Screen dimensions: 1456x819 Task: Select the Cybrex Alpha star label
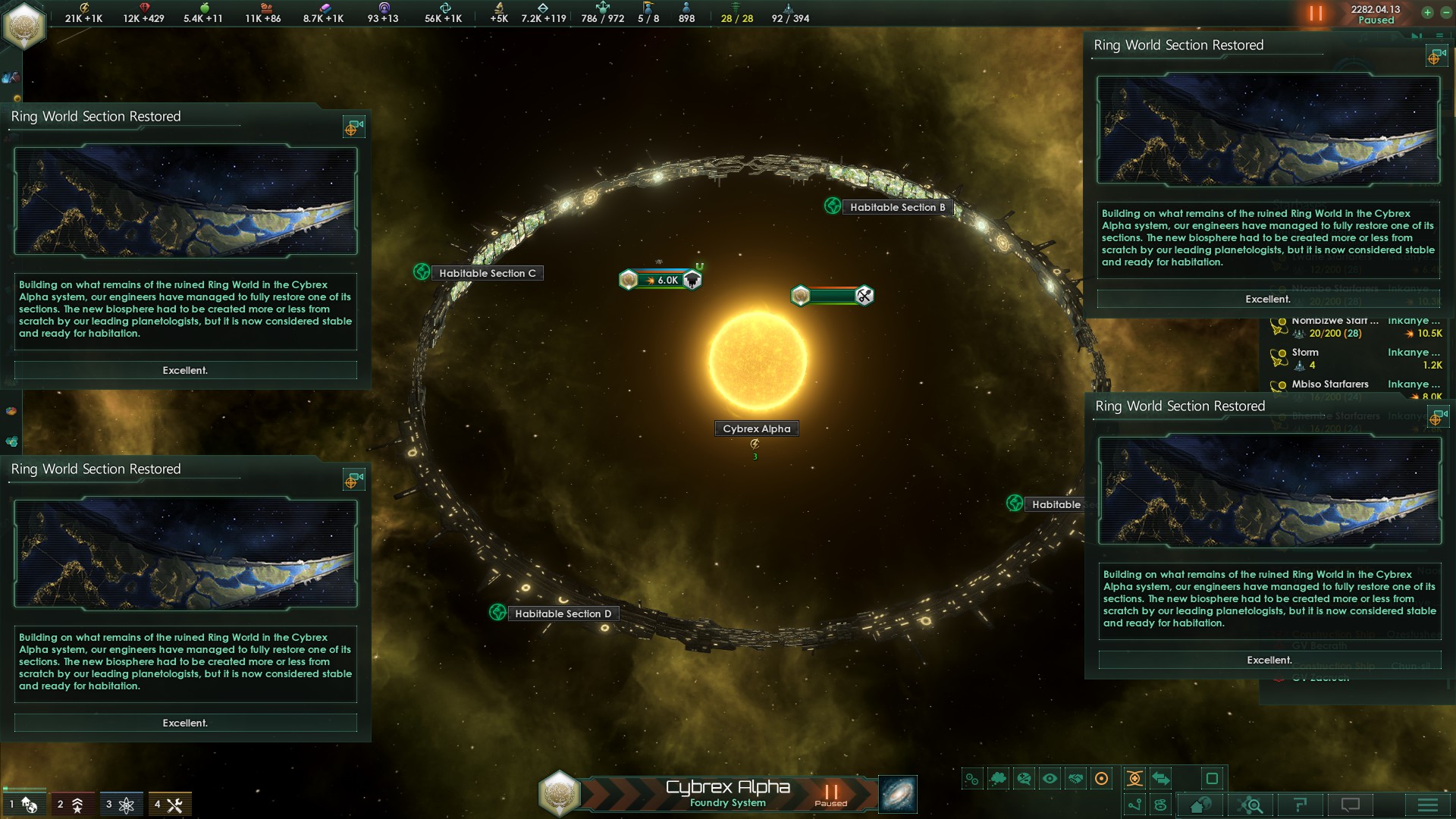[x=756, y=428]
